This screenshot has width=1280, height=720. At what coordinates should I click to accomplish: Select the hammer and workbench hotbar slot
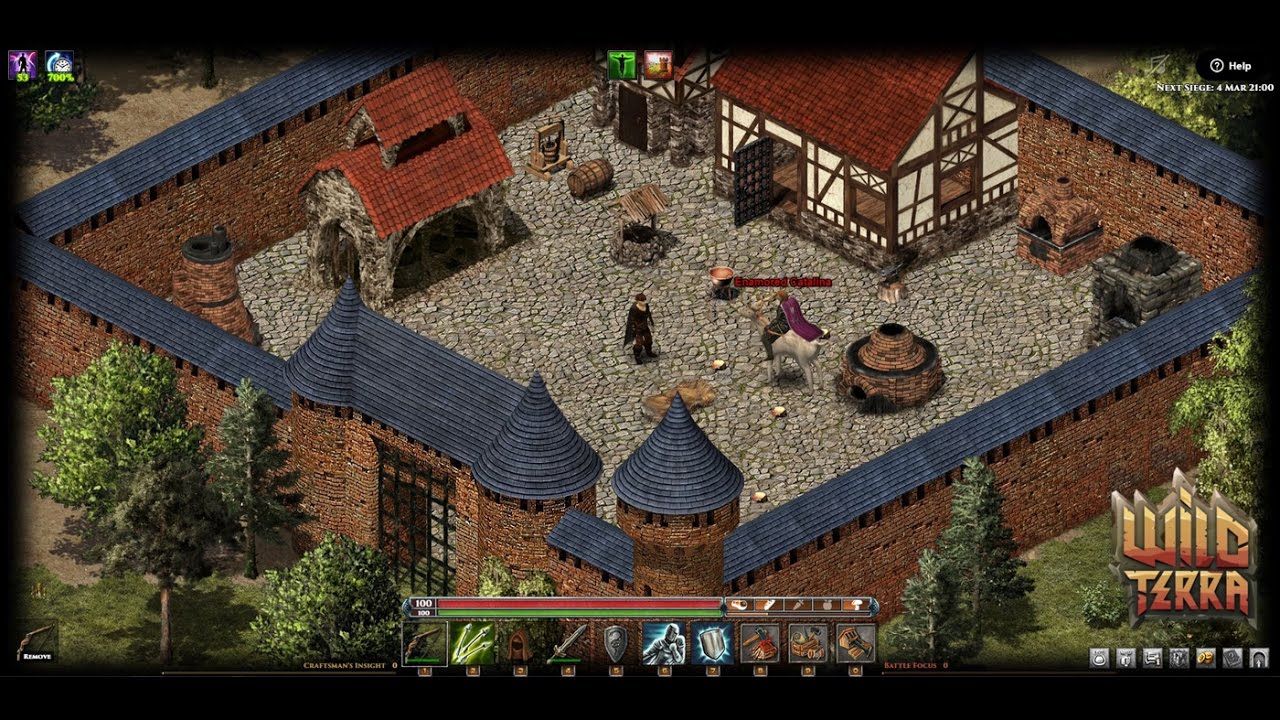coord(808,644)
